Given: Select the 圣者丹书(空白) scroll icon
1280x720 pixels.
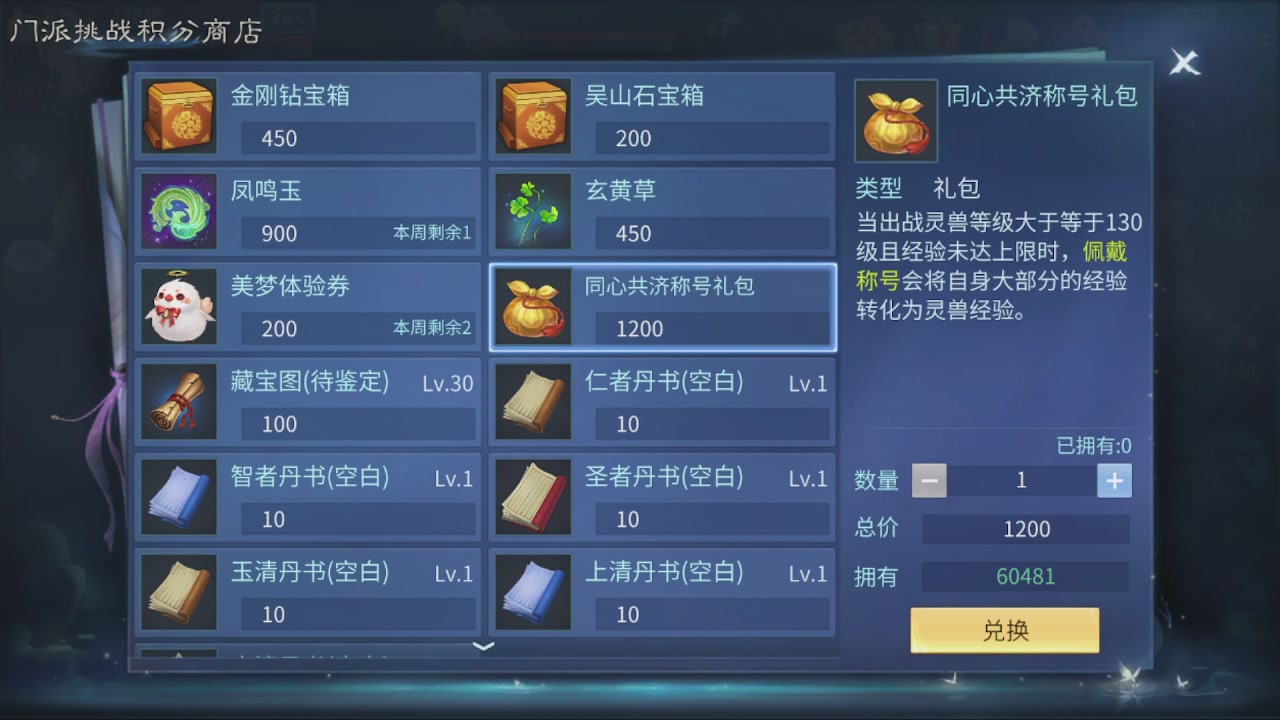Looking at the screenshot, I should coord(532,496).
